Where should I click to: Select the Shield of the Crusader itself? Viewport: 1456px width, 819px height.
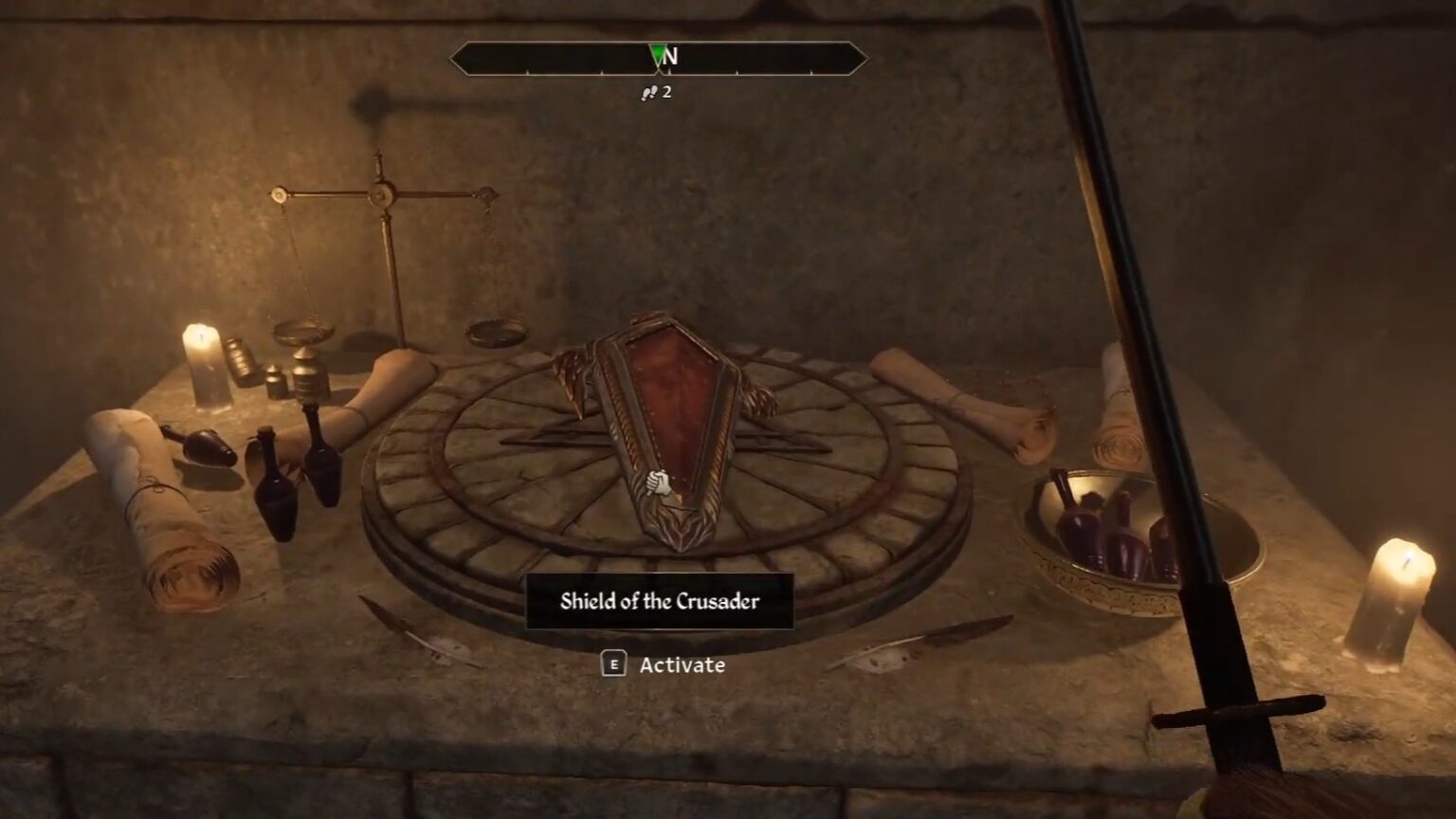pos(664,427)
